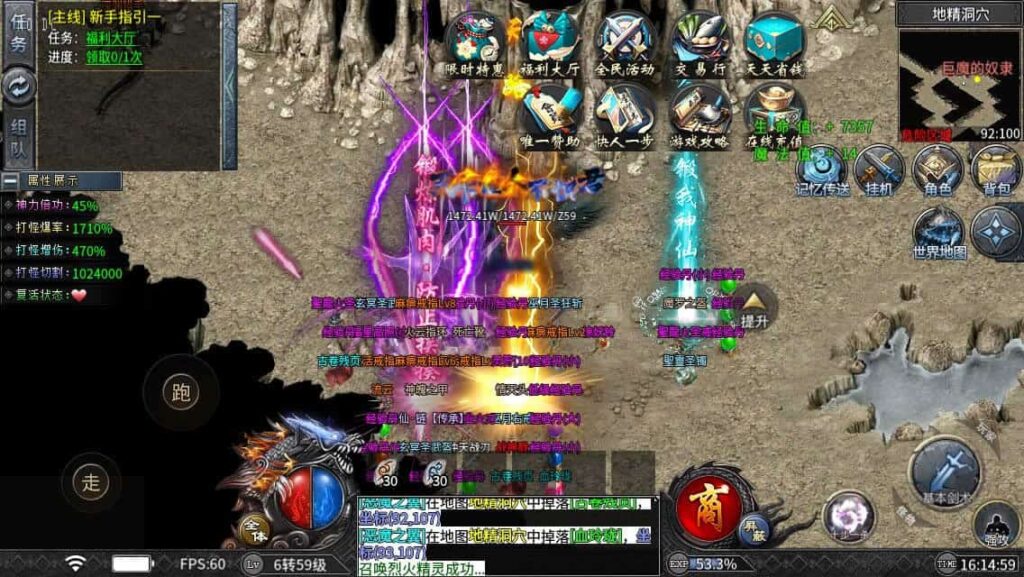This screenshot has height=577, width=1024.
Task: Use the 记忆传送 memory teleport icon
Action: [822, 168]
